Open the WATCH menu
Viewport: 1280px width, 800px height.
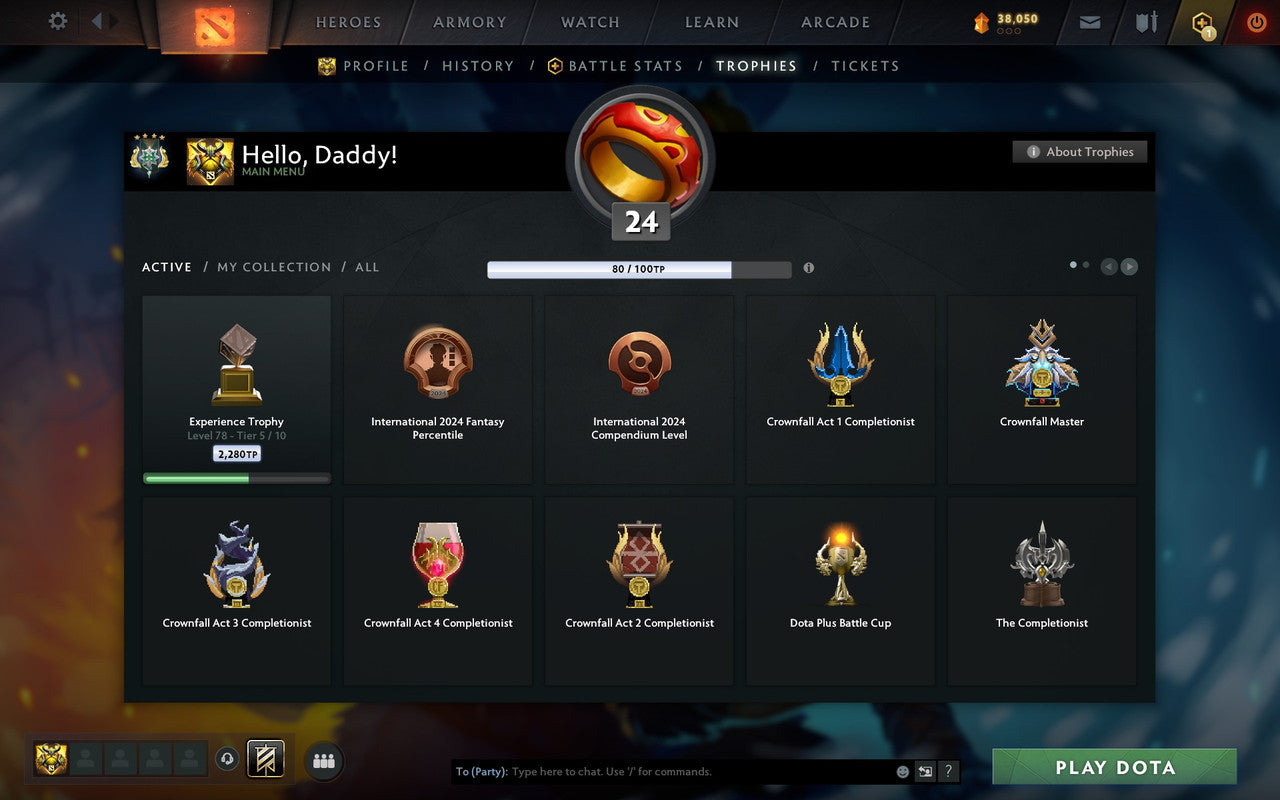pyautogui.click(x=589, y=21)
